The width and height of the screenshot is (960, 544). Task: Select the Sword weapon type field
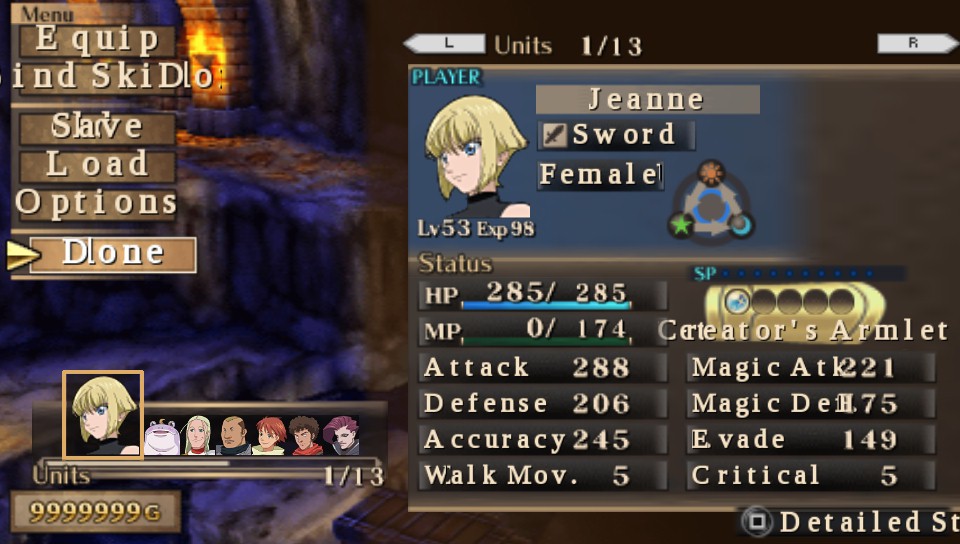614,135
